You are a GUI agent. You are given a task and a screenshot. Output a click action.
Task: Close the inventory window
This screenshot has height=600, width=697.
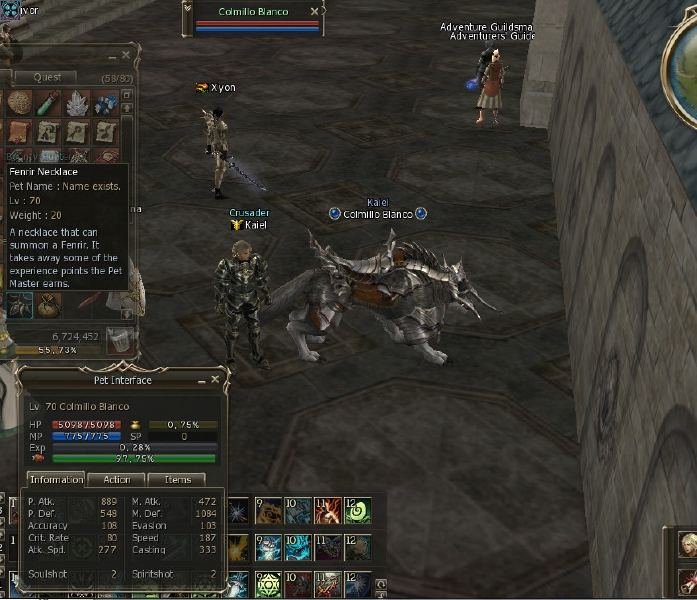[x=126, y=55]
